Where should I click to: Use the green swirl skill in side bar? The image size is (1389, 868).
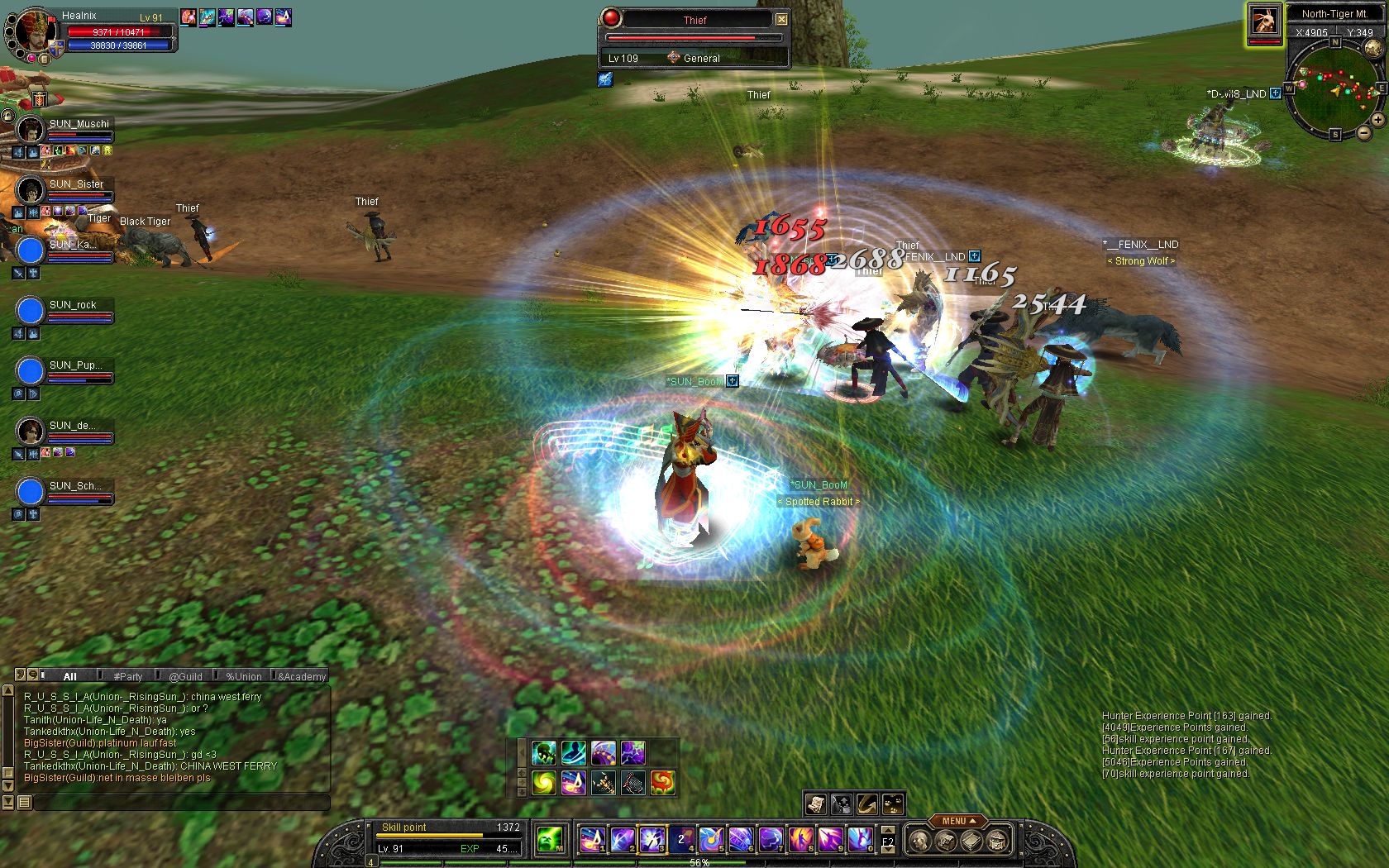pos(544,782)
